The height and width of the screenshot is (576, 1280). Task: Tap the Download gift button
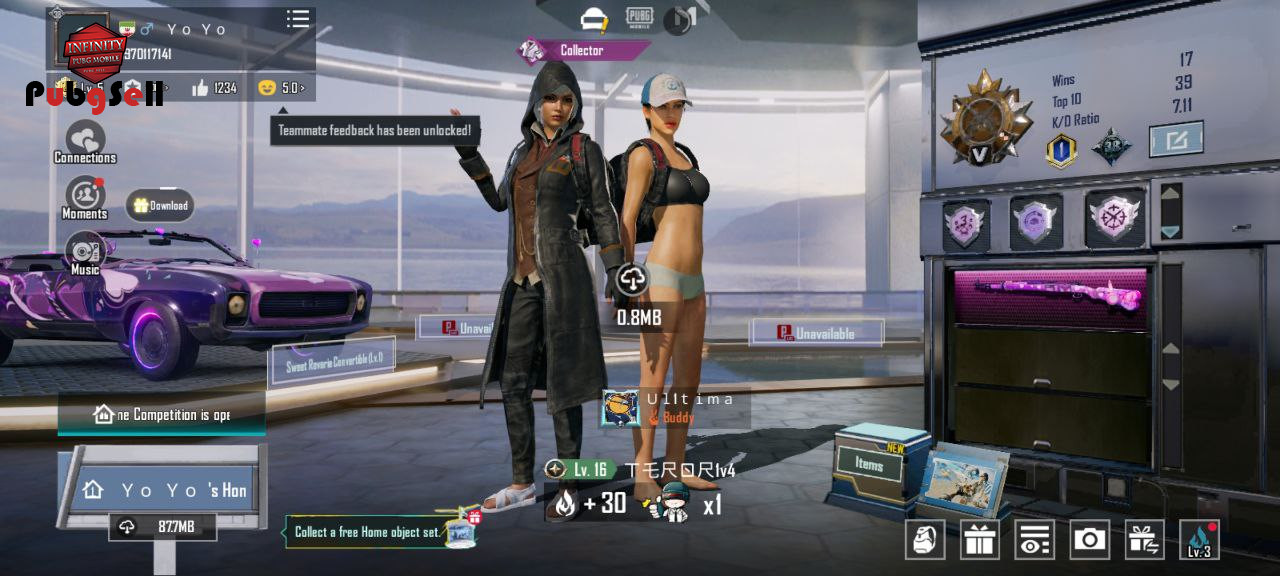pos(160,206)
